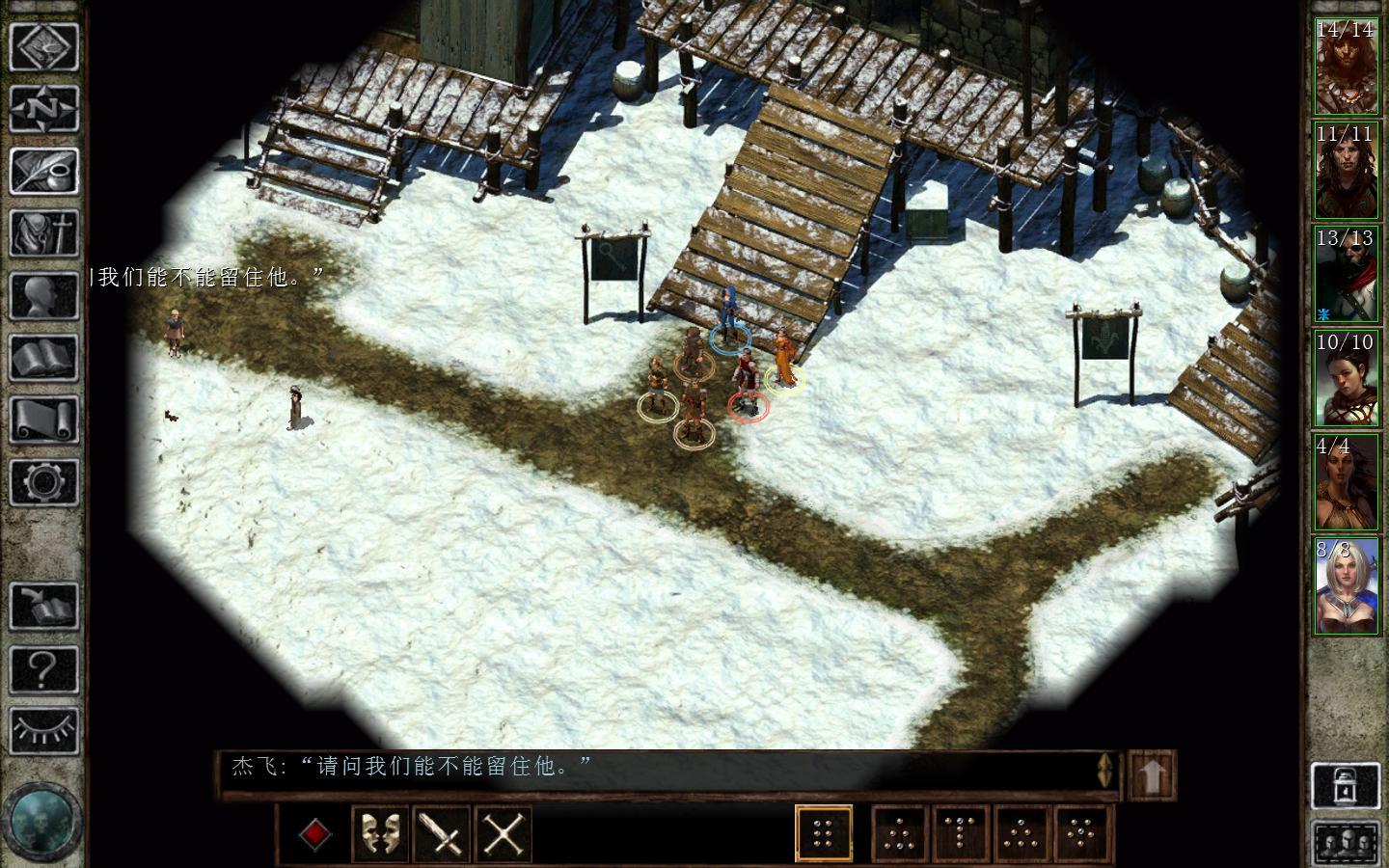Choose the blonde woman's portrait

pyautogui.click(x=1347, y=586)
